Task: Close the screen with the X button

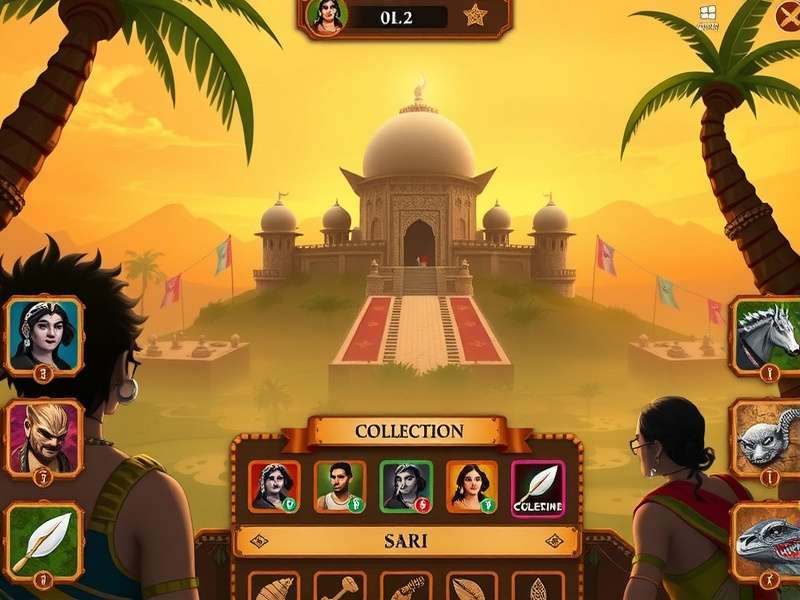Action: 789,17
